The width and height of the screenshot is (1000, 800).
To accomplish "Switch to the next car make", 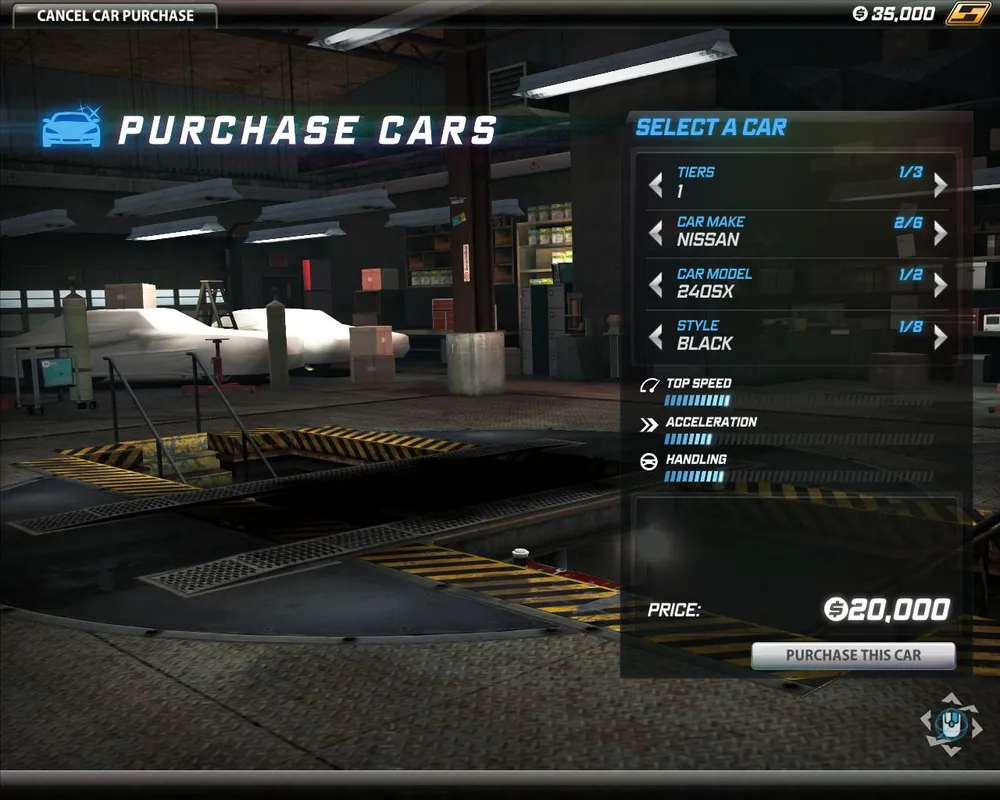I will (x=940, y=233).
